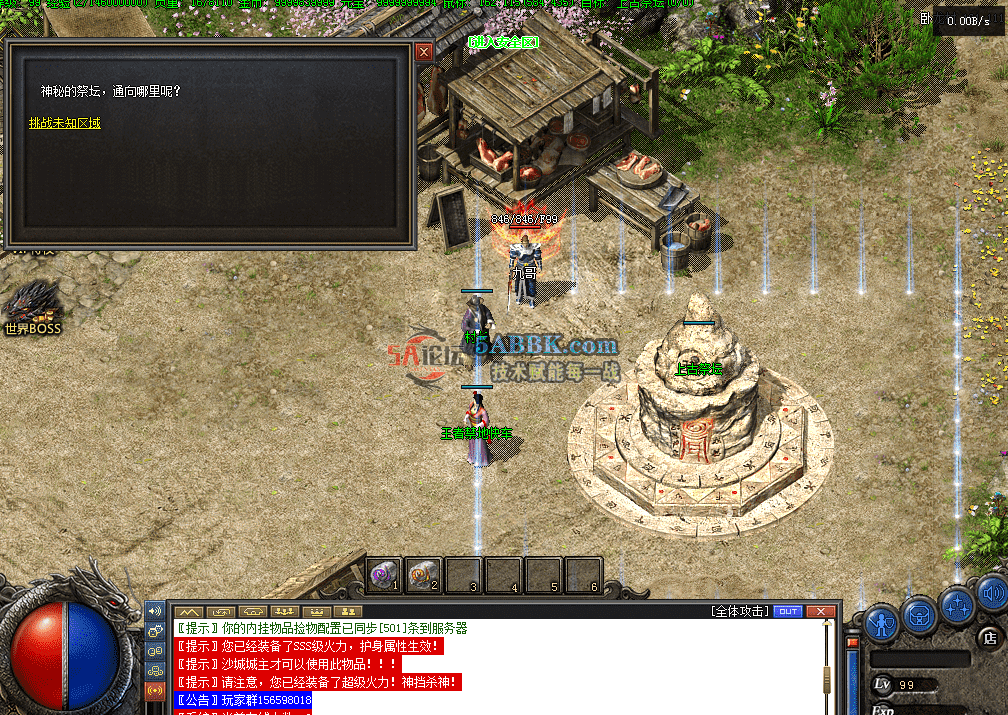Select the crown chat channel tab
The width and height of the screenshot is (1008, 715).
(318, 611)
